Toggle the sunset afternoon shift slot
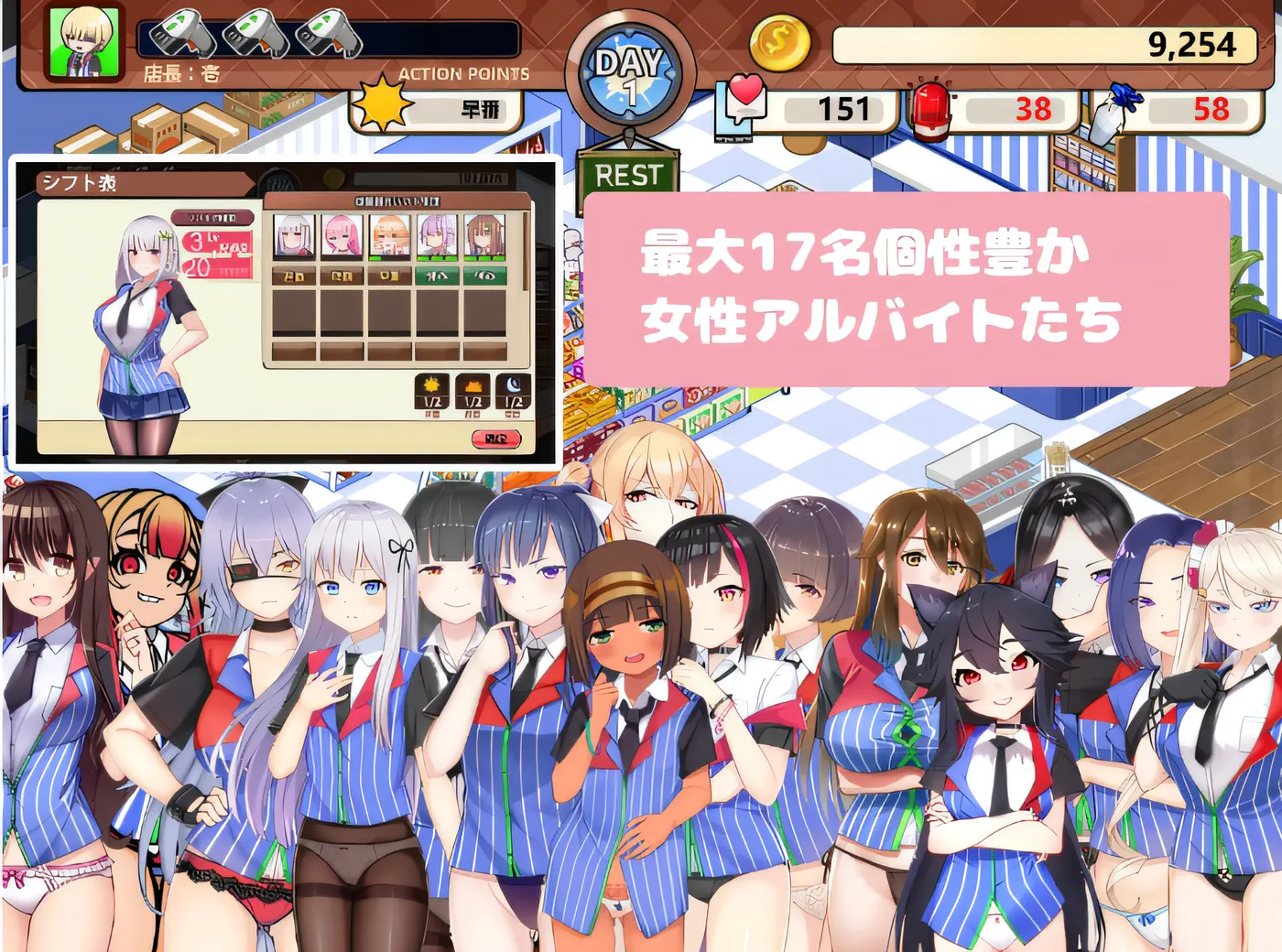This screenshot has width=1282, height=952. click(x=474, y=392)
